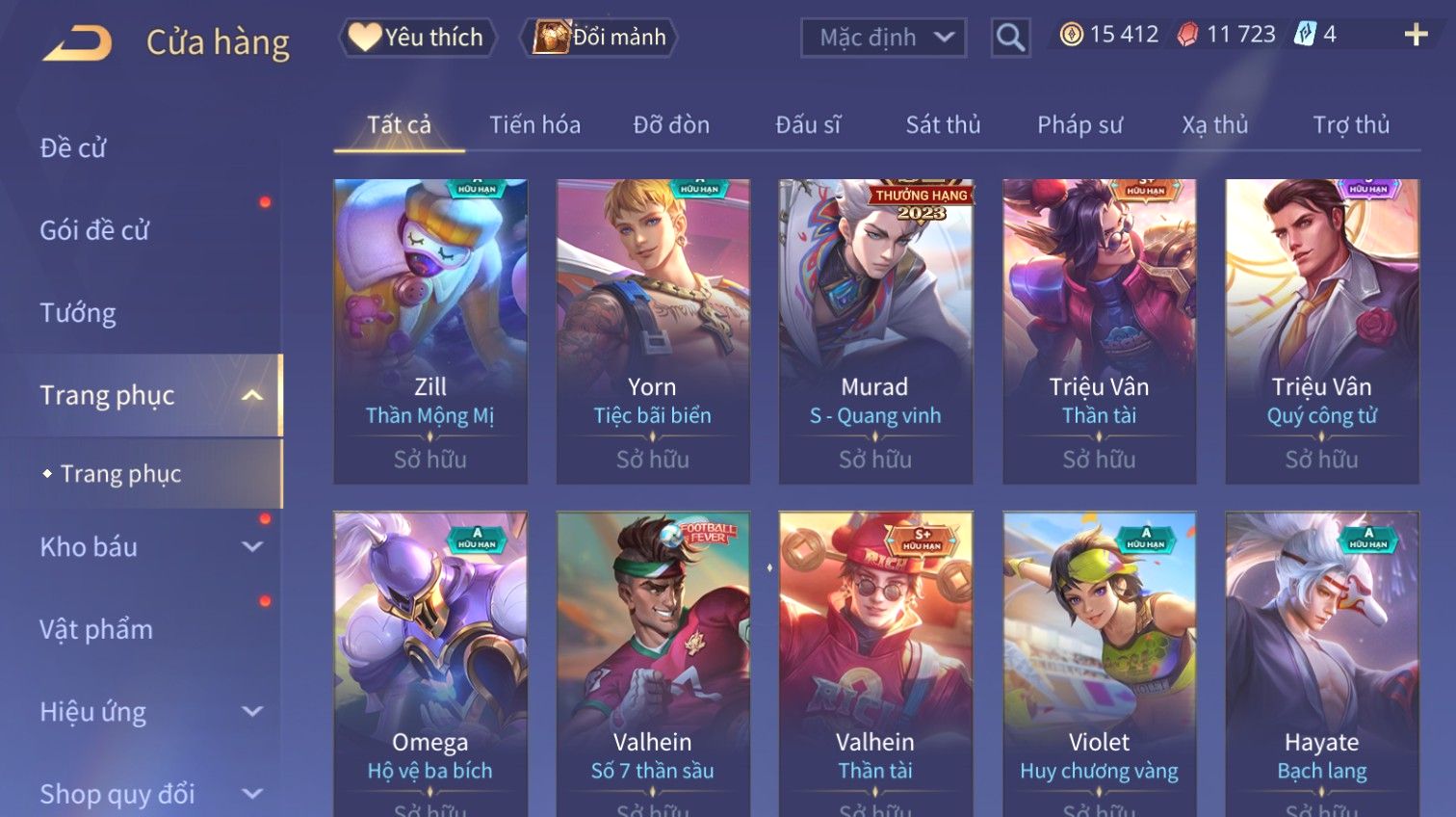Open the Đề cử menu
The height and width of the screenshot is (817, 1456).
[73, 148]
